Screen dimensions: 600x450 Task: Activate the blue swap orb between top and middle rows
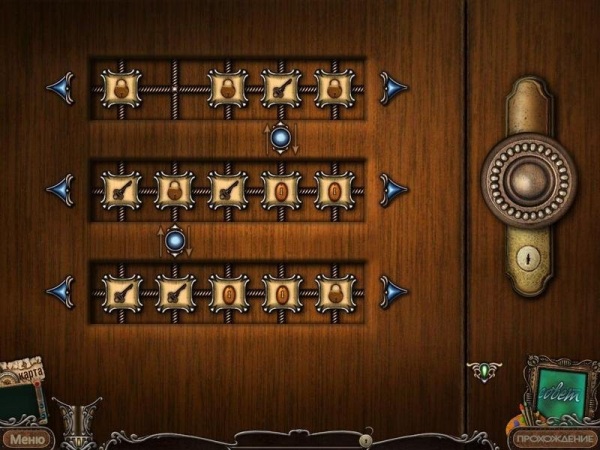pyautogui.click(x=281, y=138)
